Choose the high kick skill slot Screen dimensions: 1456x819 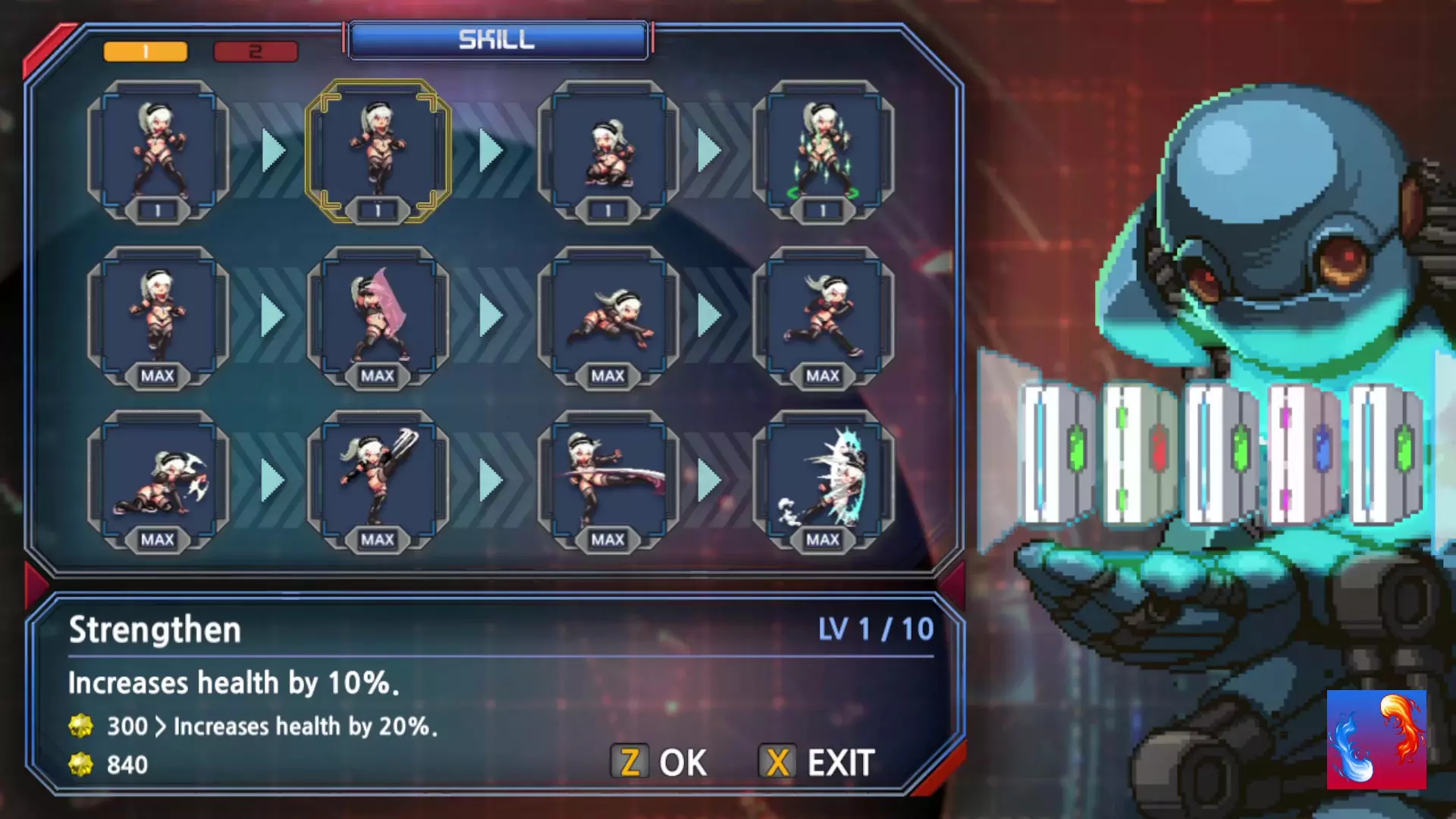pyautogui.click(x=378, y=481)
